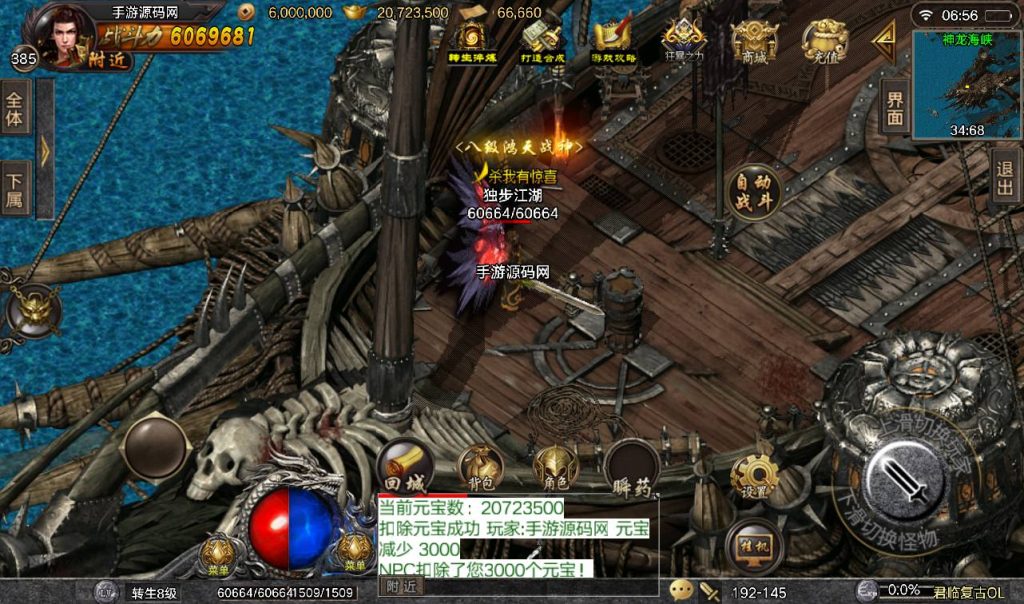Use the 瞬药 instant potion slot
Viewport: 1024px width, 604px height.
(632, 466)
